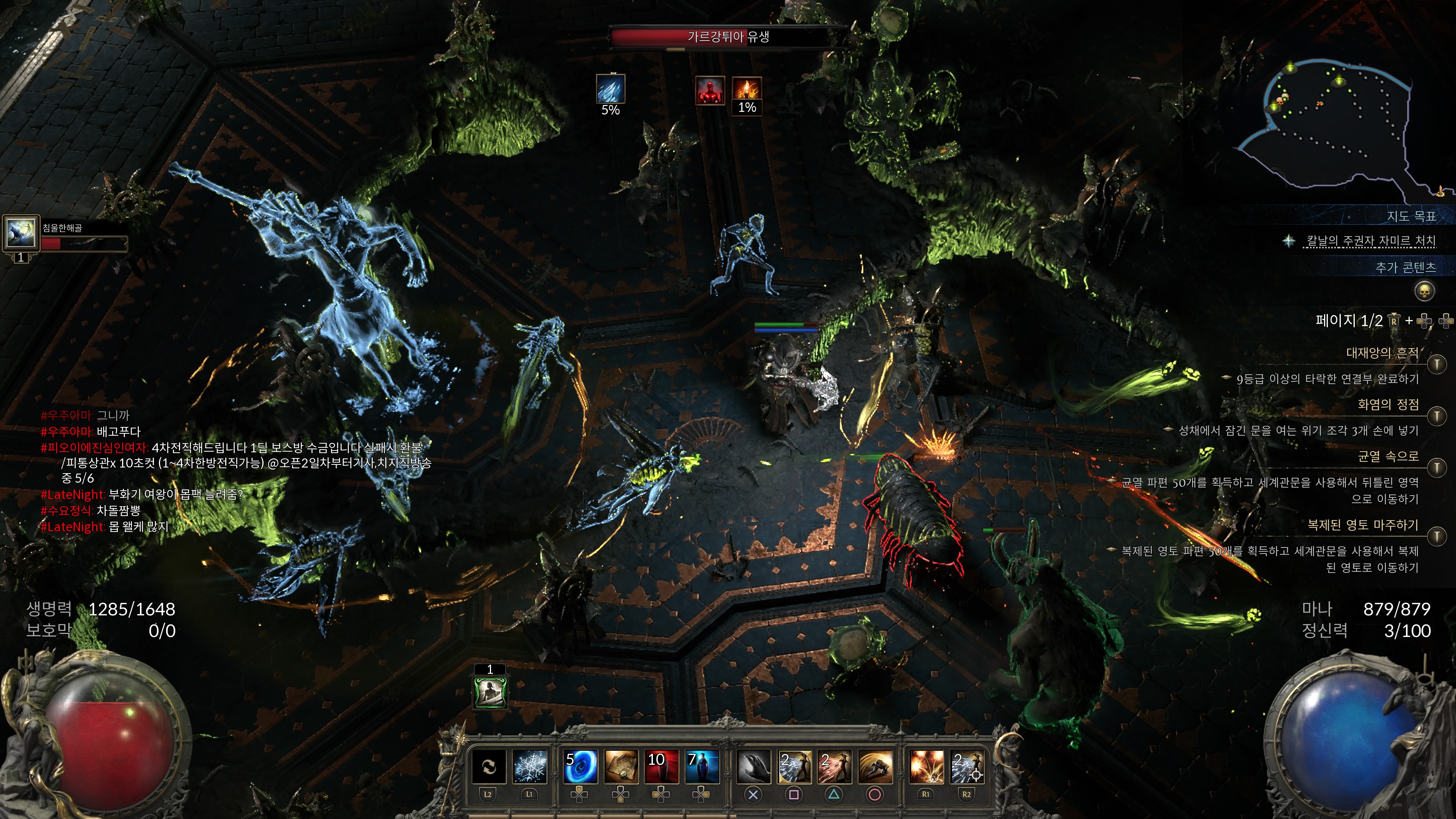Activate the swap-arrows skill slot

coord(488,767)
